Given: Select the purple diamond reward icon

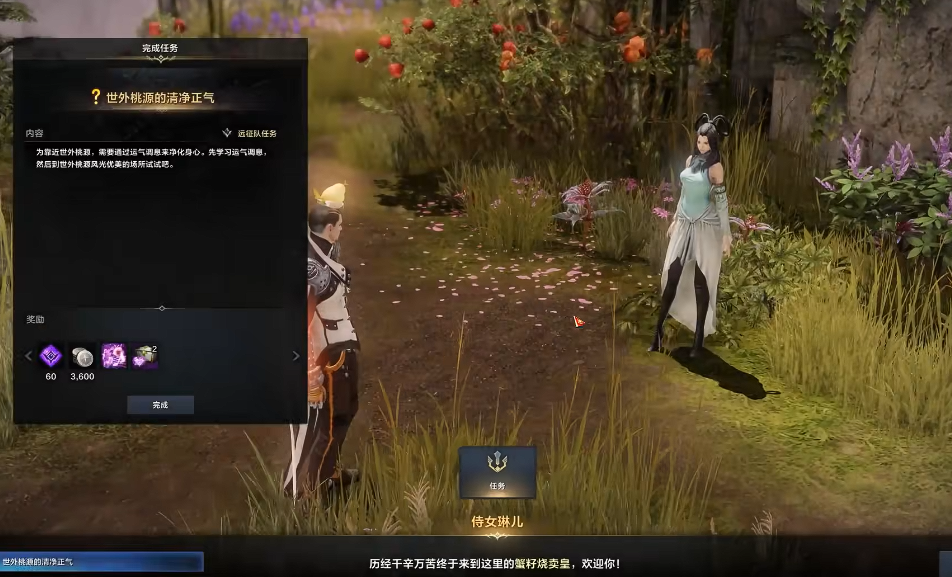Looking at the screenshot, I should click(51, 356).
